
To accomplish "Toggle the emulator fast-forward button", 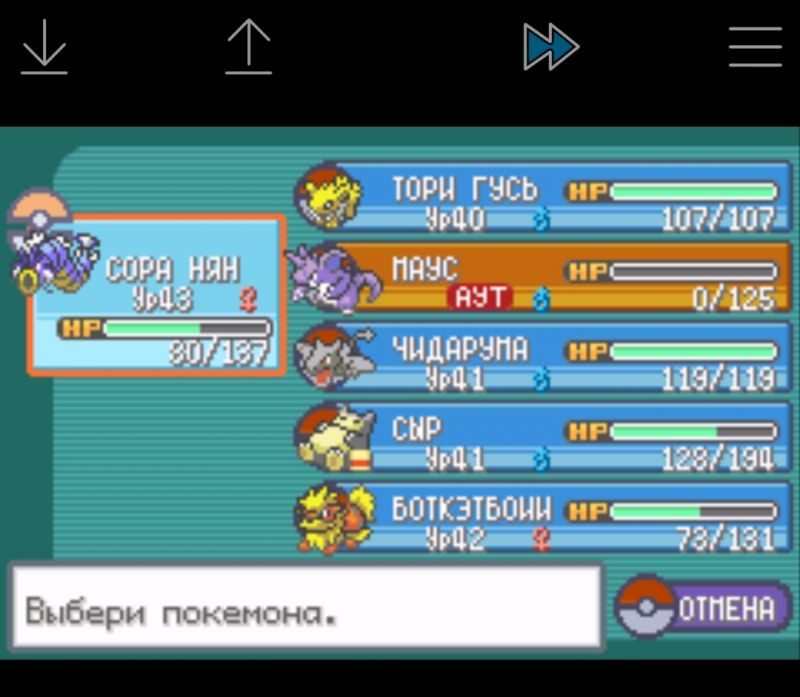I will pos(550,47).
